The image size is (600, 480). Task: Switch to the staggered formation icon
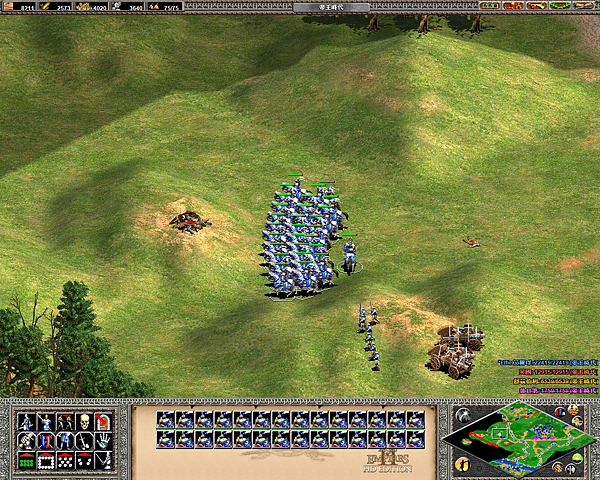click(x=66, y=461)
